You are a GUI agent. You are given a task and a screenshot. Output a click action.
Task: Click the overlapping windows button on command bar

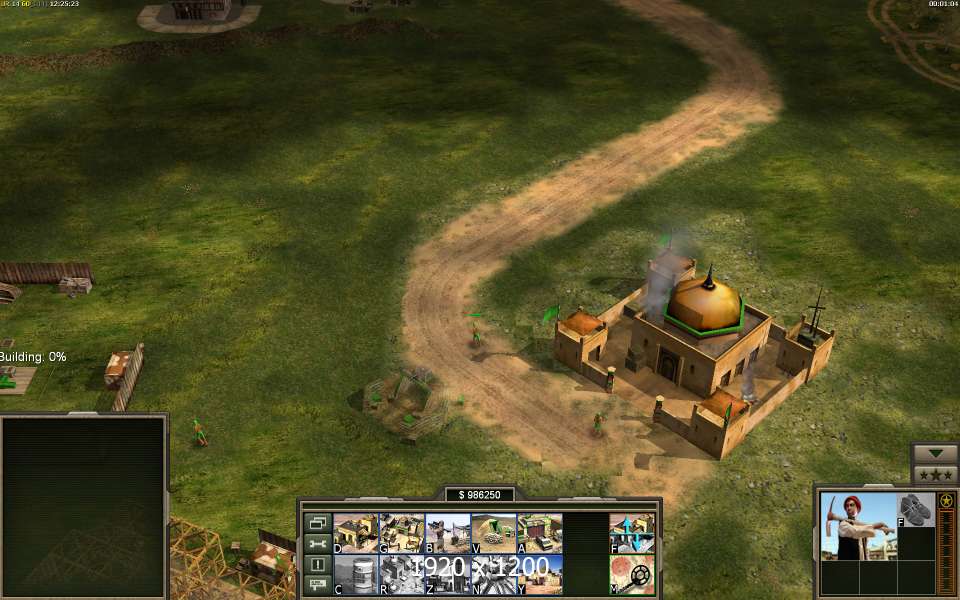[x=318, y=523]
